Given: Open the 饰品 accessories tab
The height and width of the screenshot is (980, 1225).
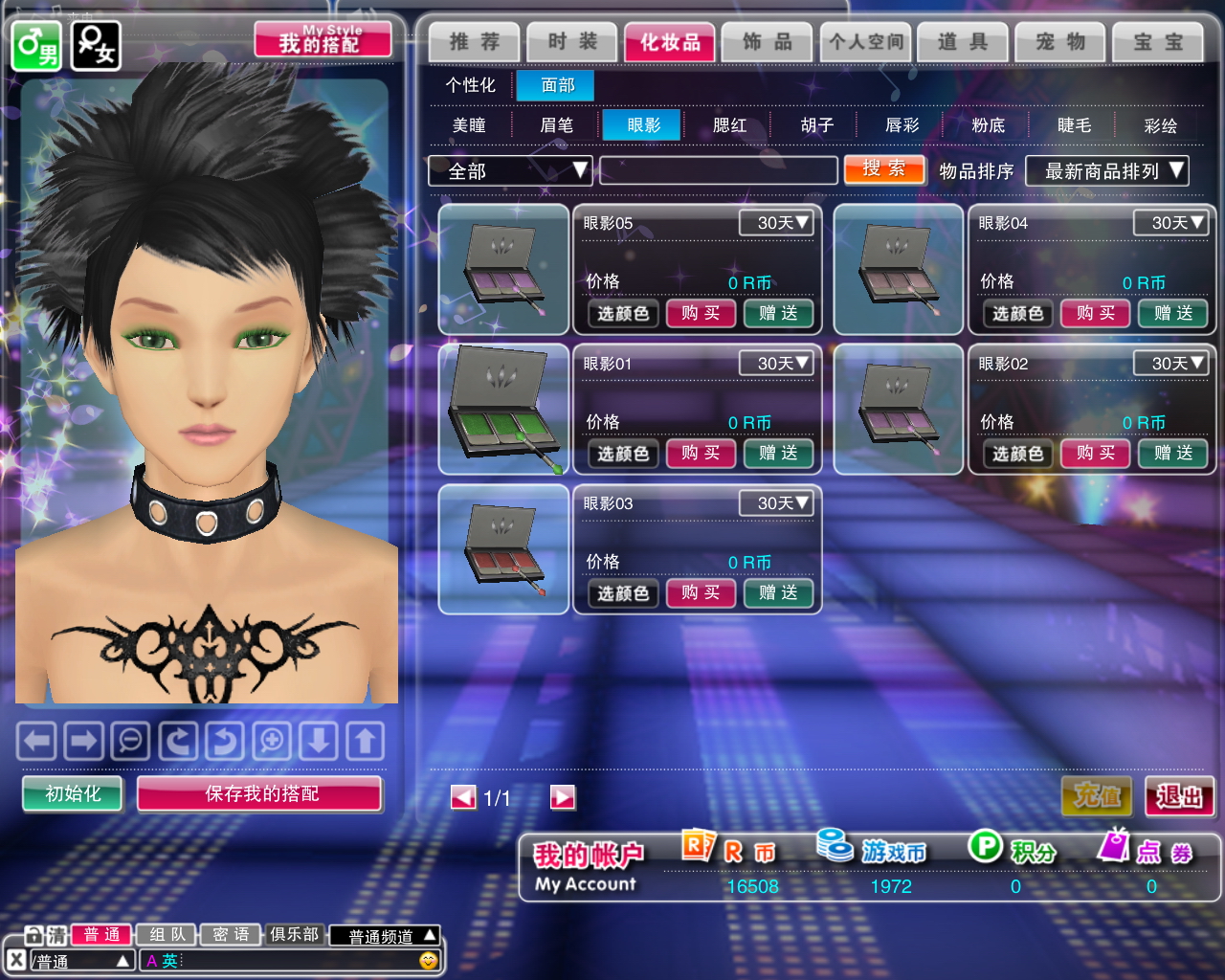Looking at the screenshot, I should [768, 42].
